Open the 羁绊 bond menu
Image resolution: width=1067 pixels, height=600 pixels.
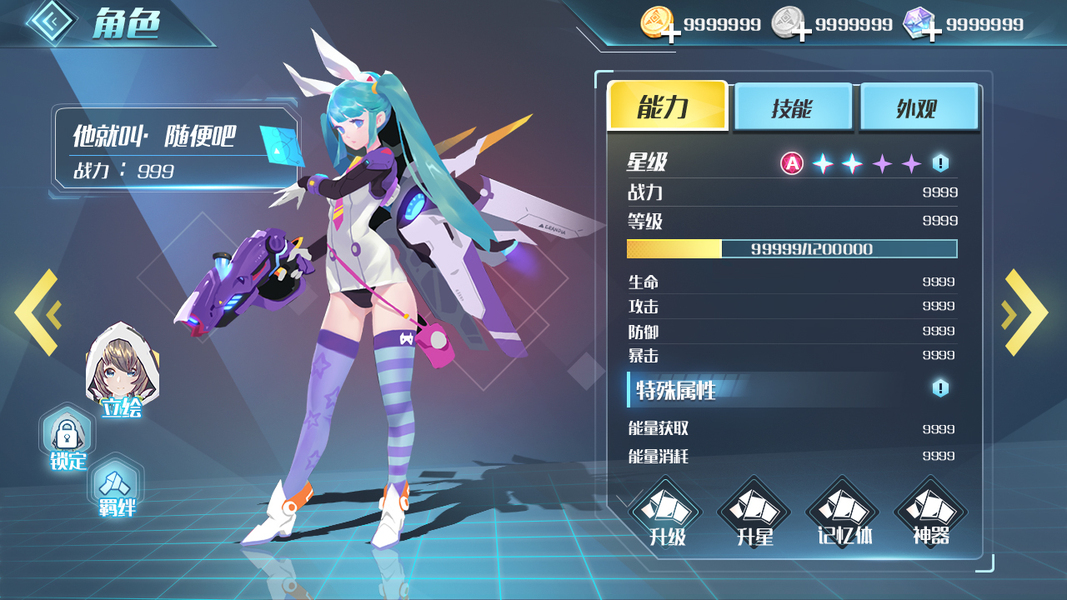click(x=115, y=488)
